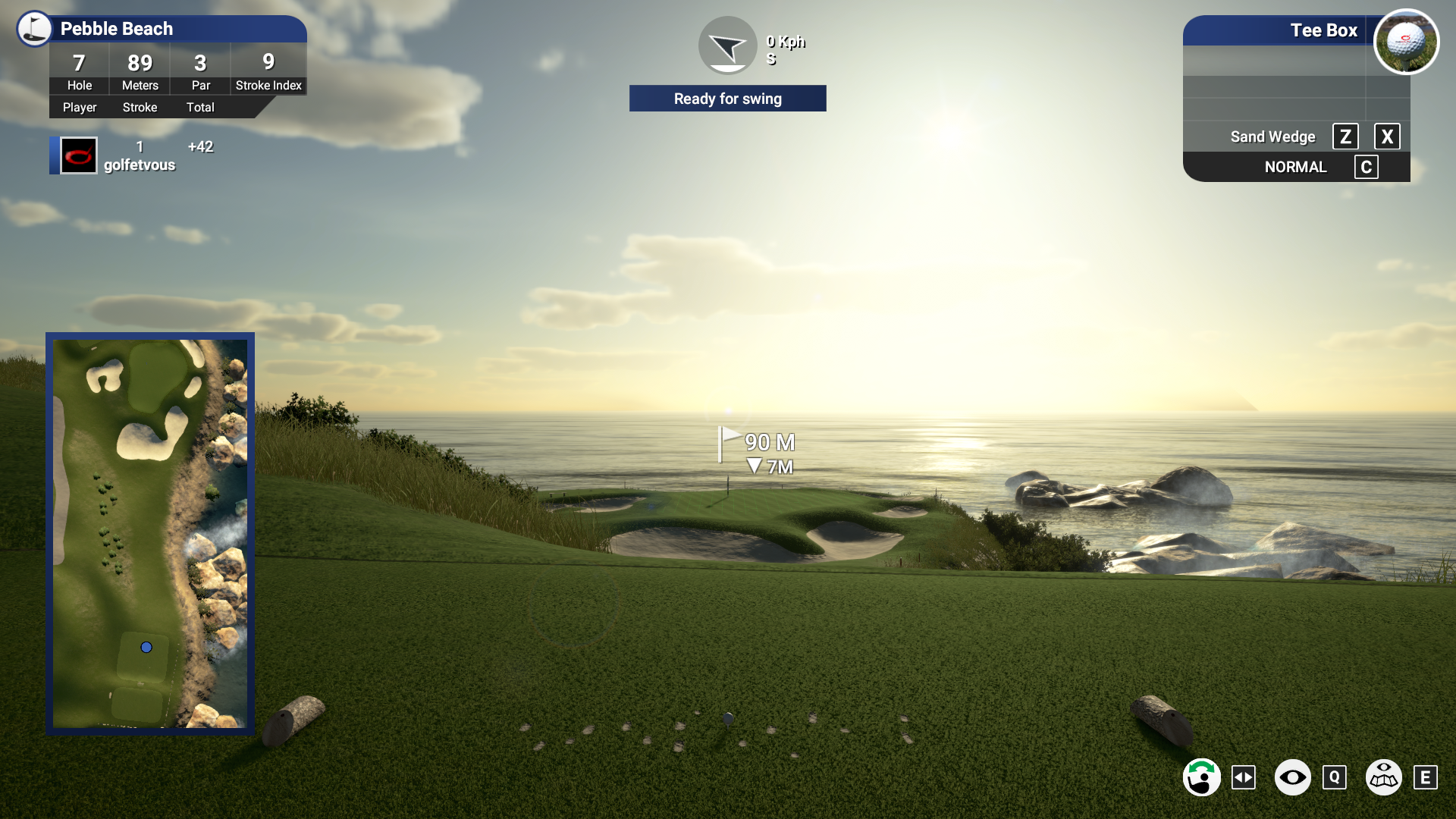This screenshot has height=819, width=1456.
Task: Click the Tee Box header
Action: 1323,30
